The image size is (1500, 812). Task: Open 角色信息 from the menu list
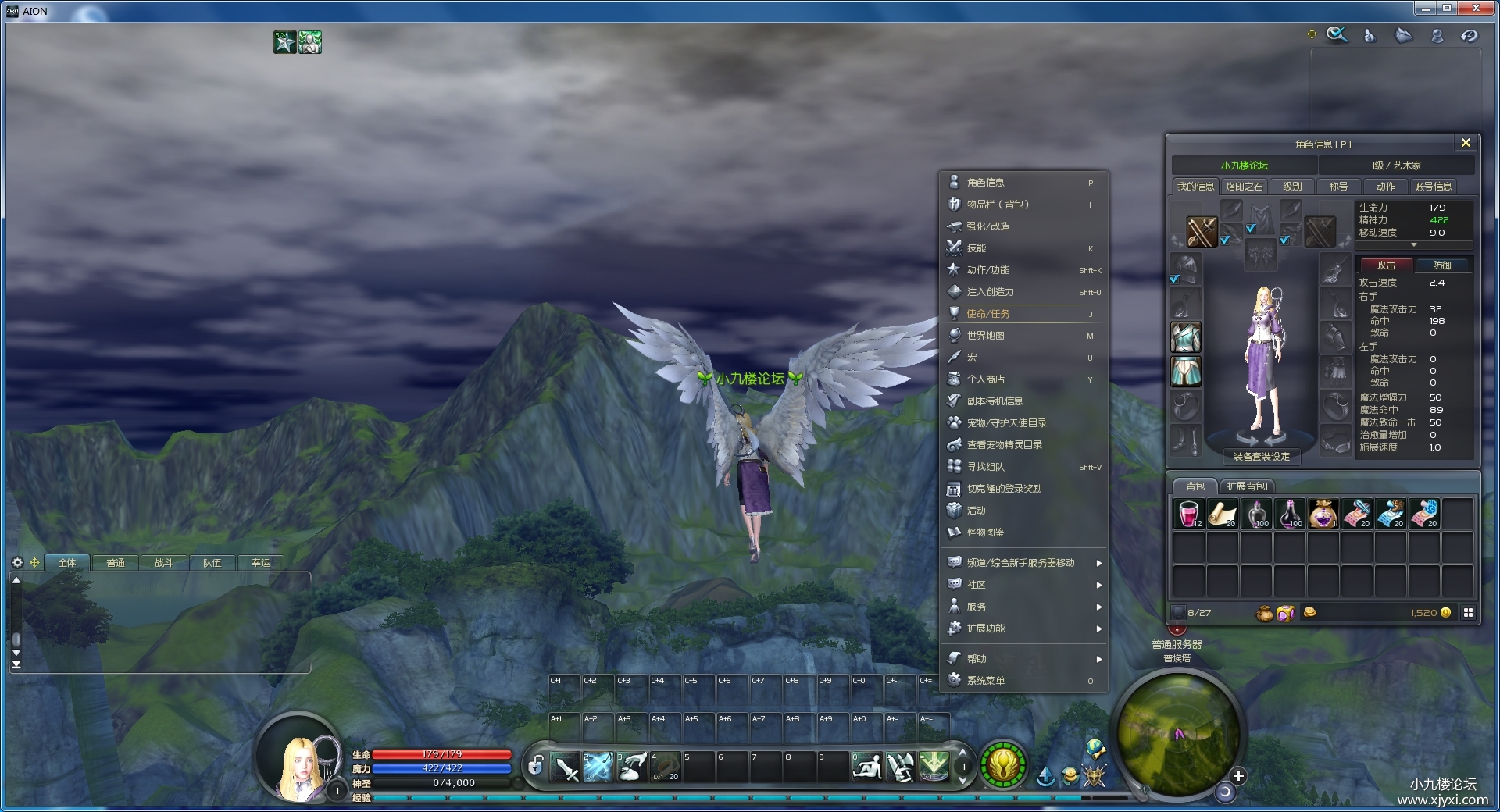pyautogui.click(x=986, y=183)
